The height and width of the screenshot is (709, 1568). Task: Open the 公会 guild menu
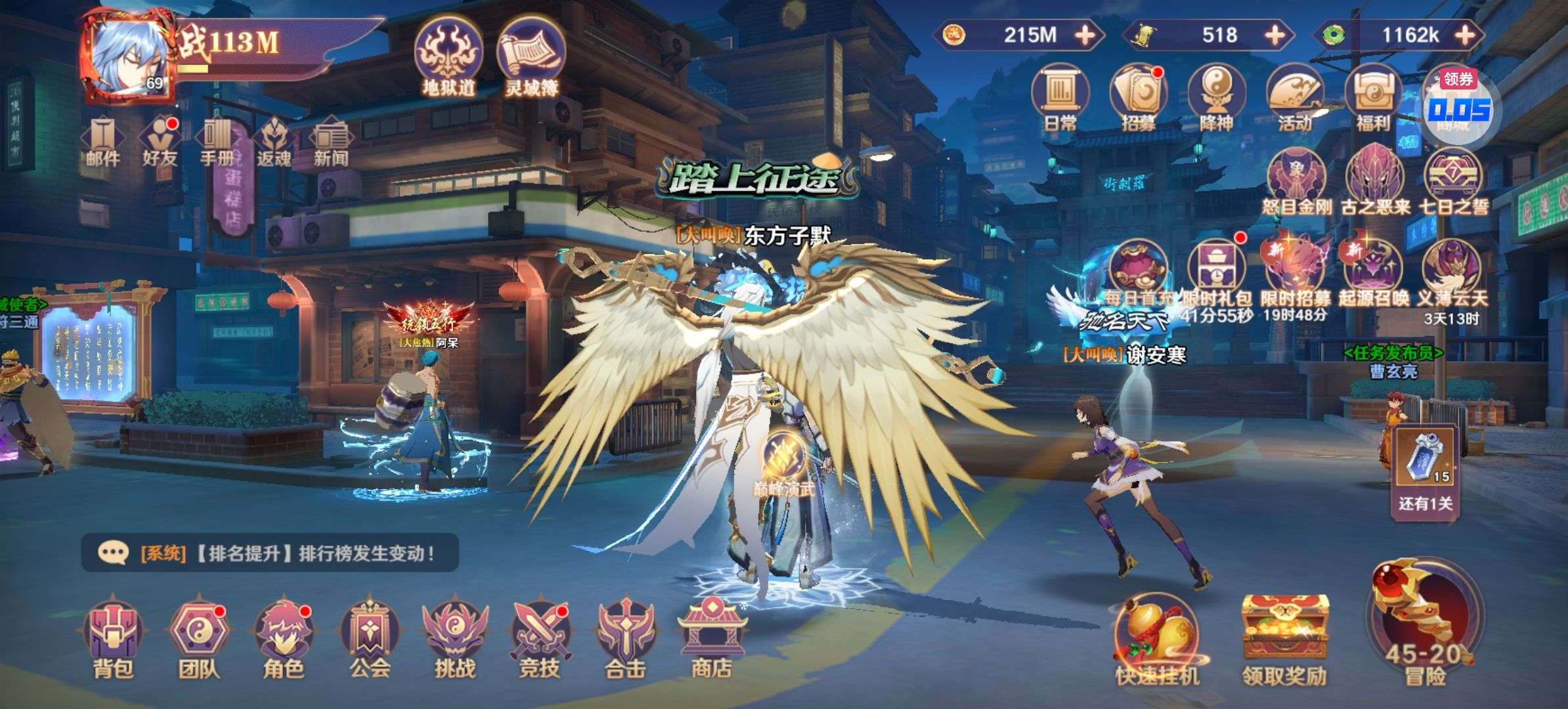[x=370, y=635]
